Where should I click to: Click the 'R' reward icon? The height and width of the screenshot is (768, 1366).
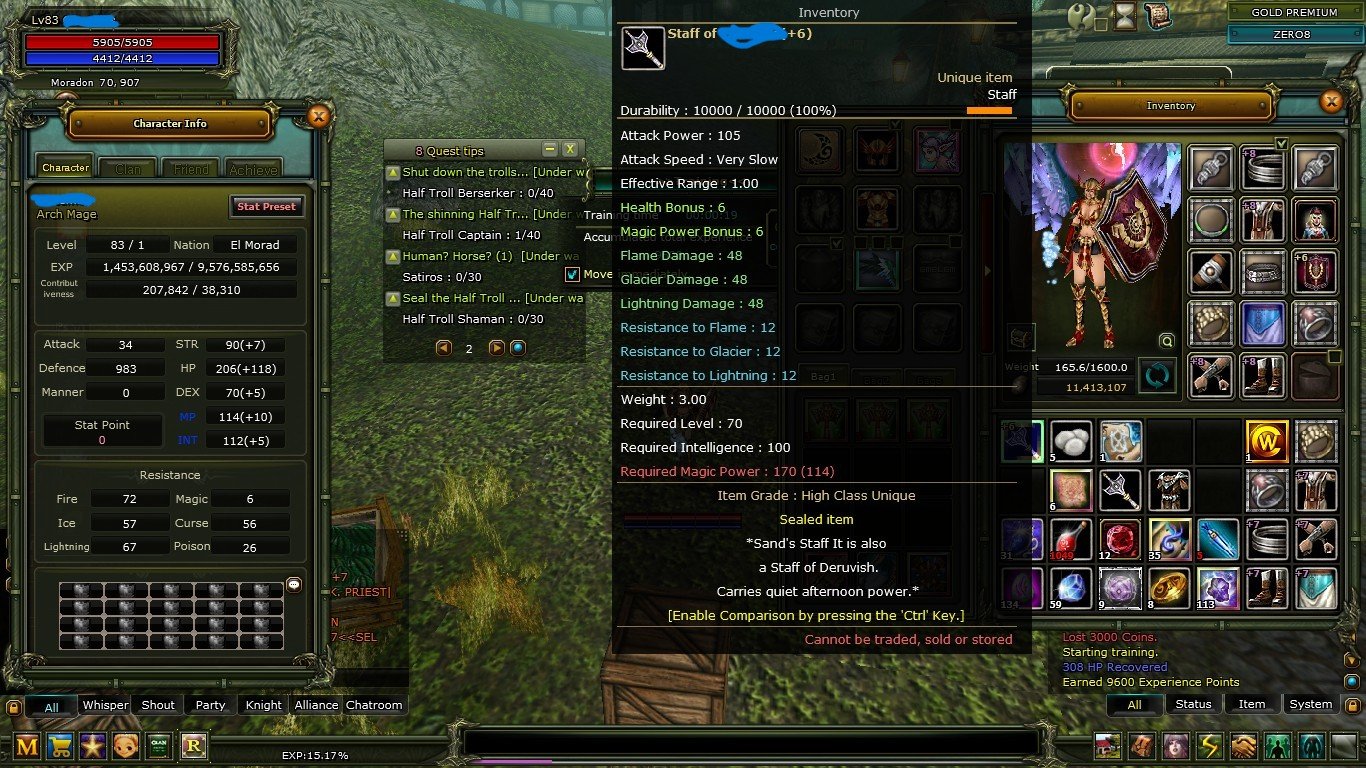coord(194,746)
